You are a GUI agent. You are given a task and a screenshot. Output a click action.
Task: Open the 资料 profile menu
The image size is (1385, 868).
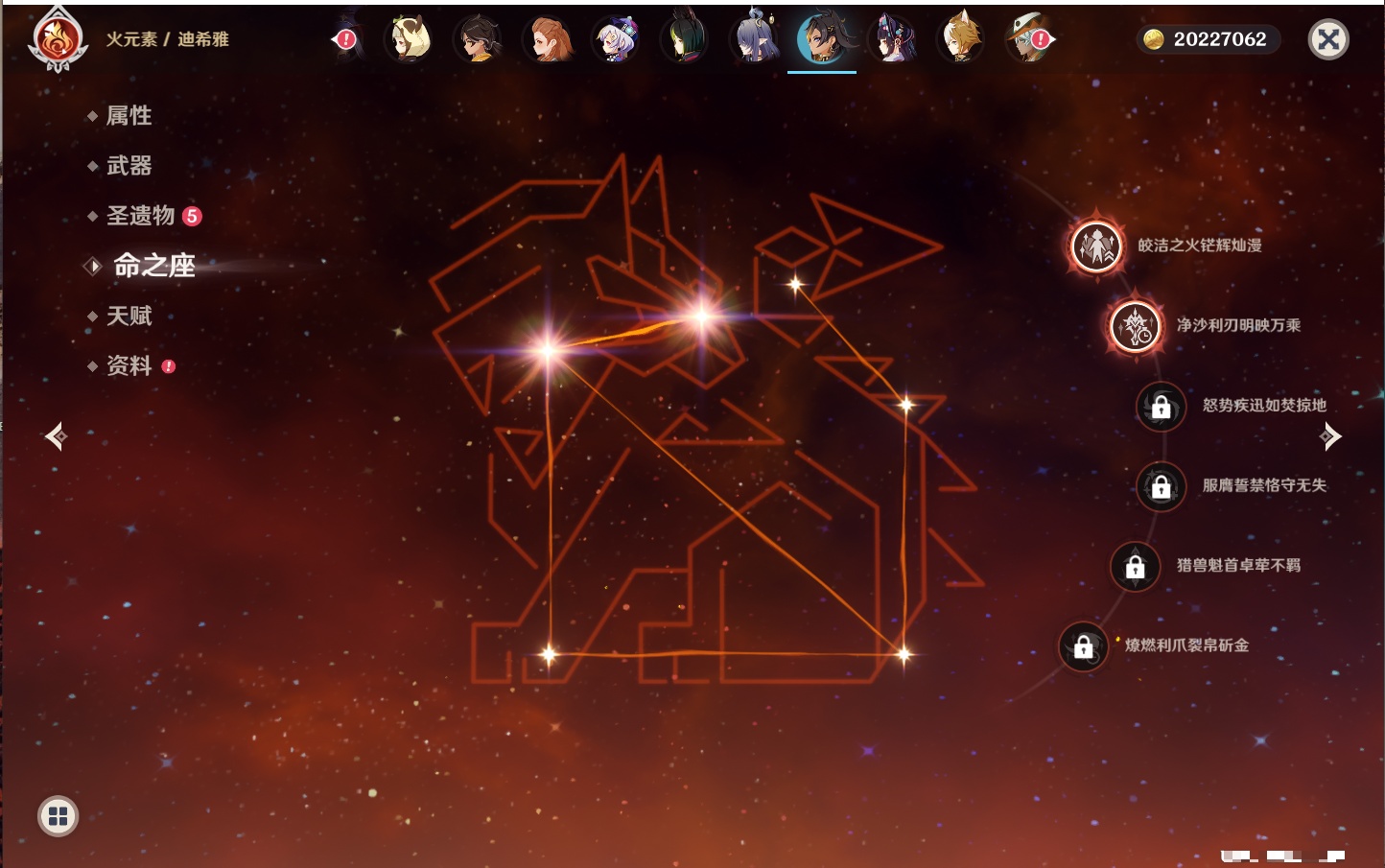pyautogui.click(x=129, y=365)
